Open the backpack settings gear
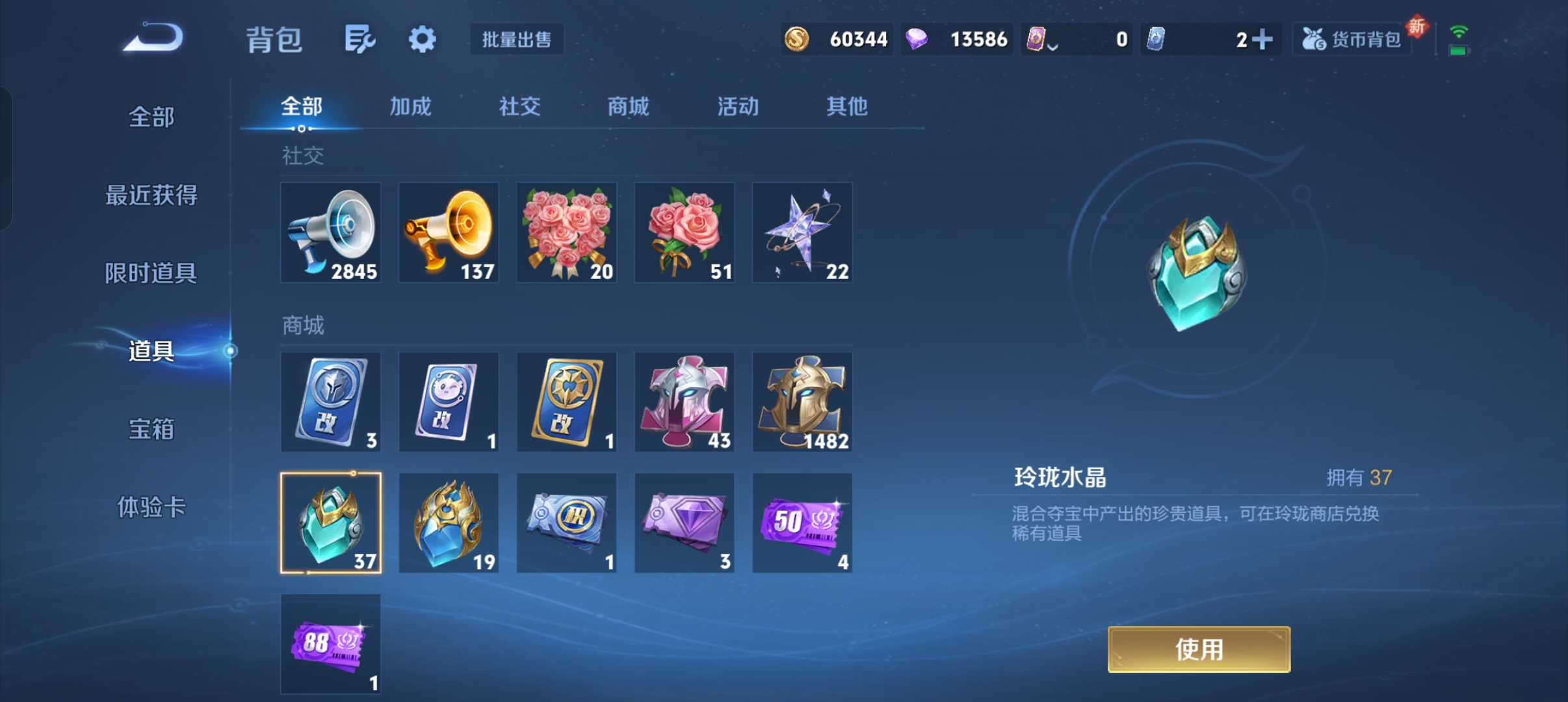1568x702 pixels. point(422,40)
